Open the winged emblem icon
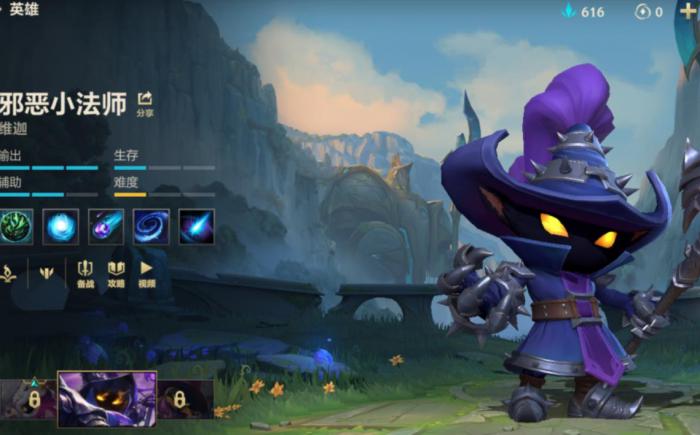700x435 pixels. pyautogui.click(x=46, y=271)
